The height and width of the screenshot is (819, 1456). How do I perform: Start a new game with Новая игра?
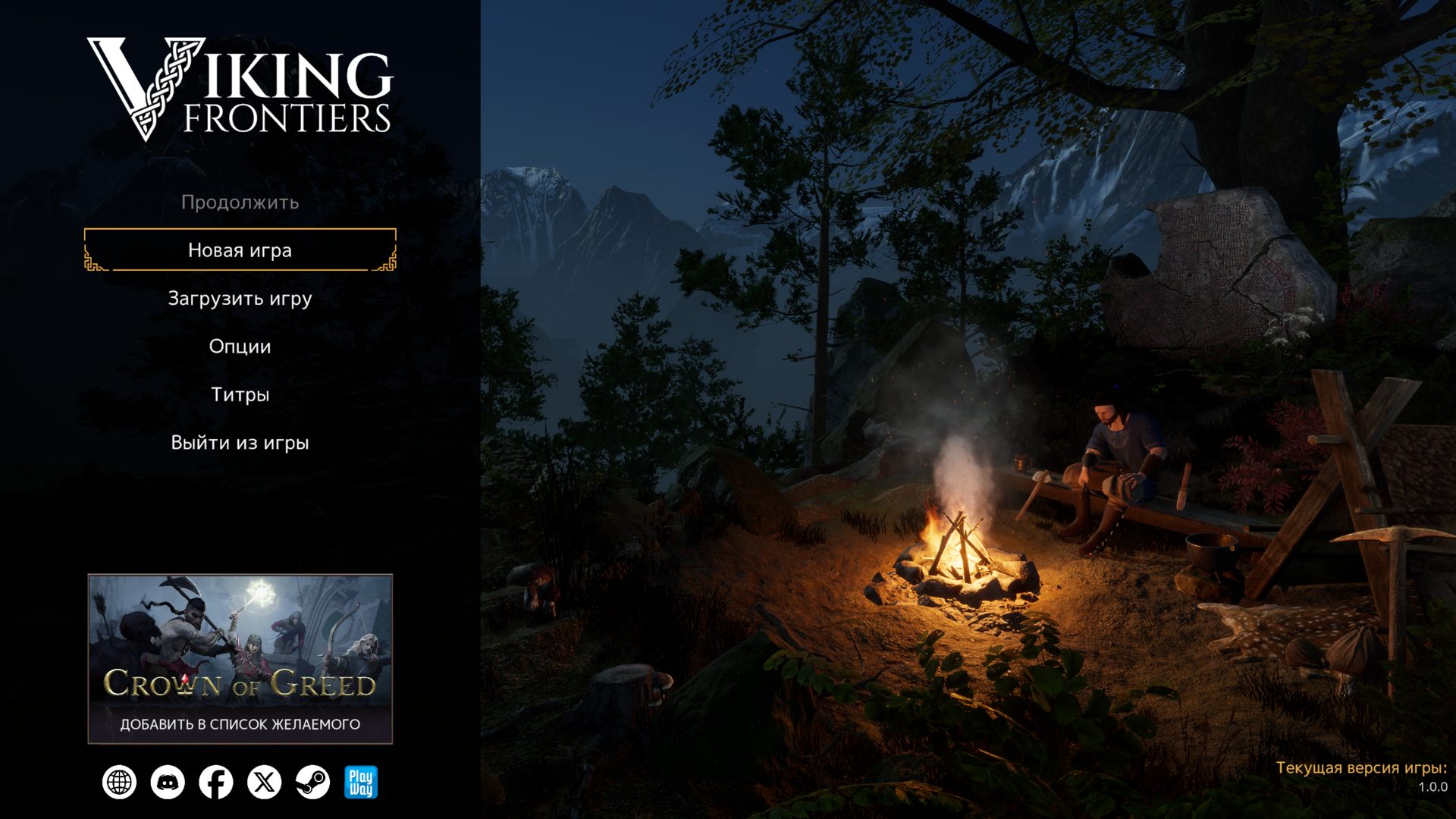[x=240, y=250]
